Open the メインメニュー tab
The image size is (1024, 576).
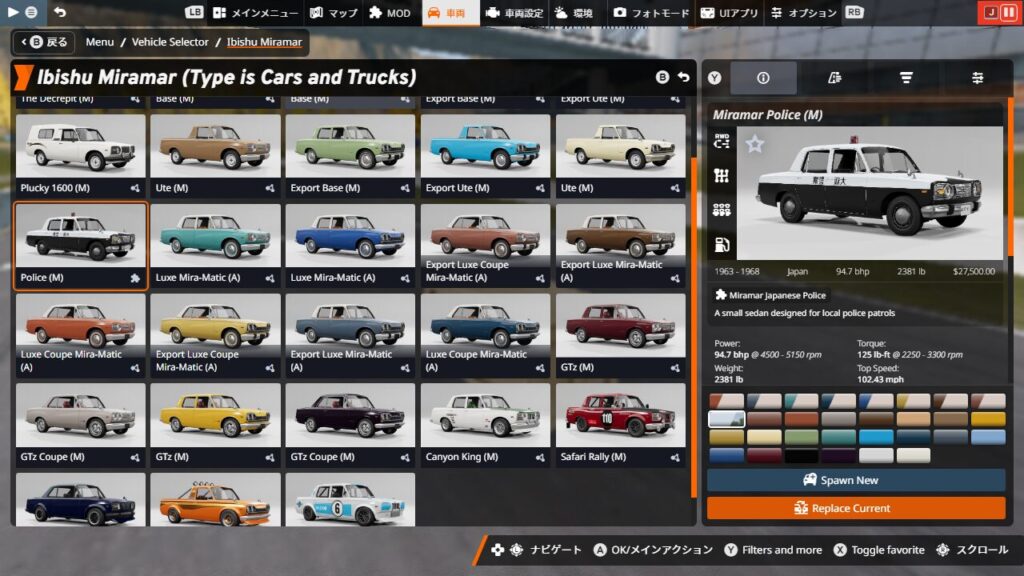(256, 13)
